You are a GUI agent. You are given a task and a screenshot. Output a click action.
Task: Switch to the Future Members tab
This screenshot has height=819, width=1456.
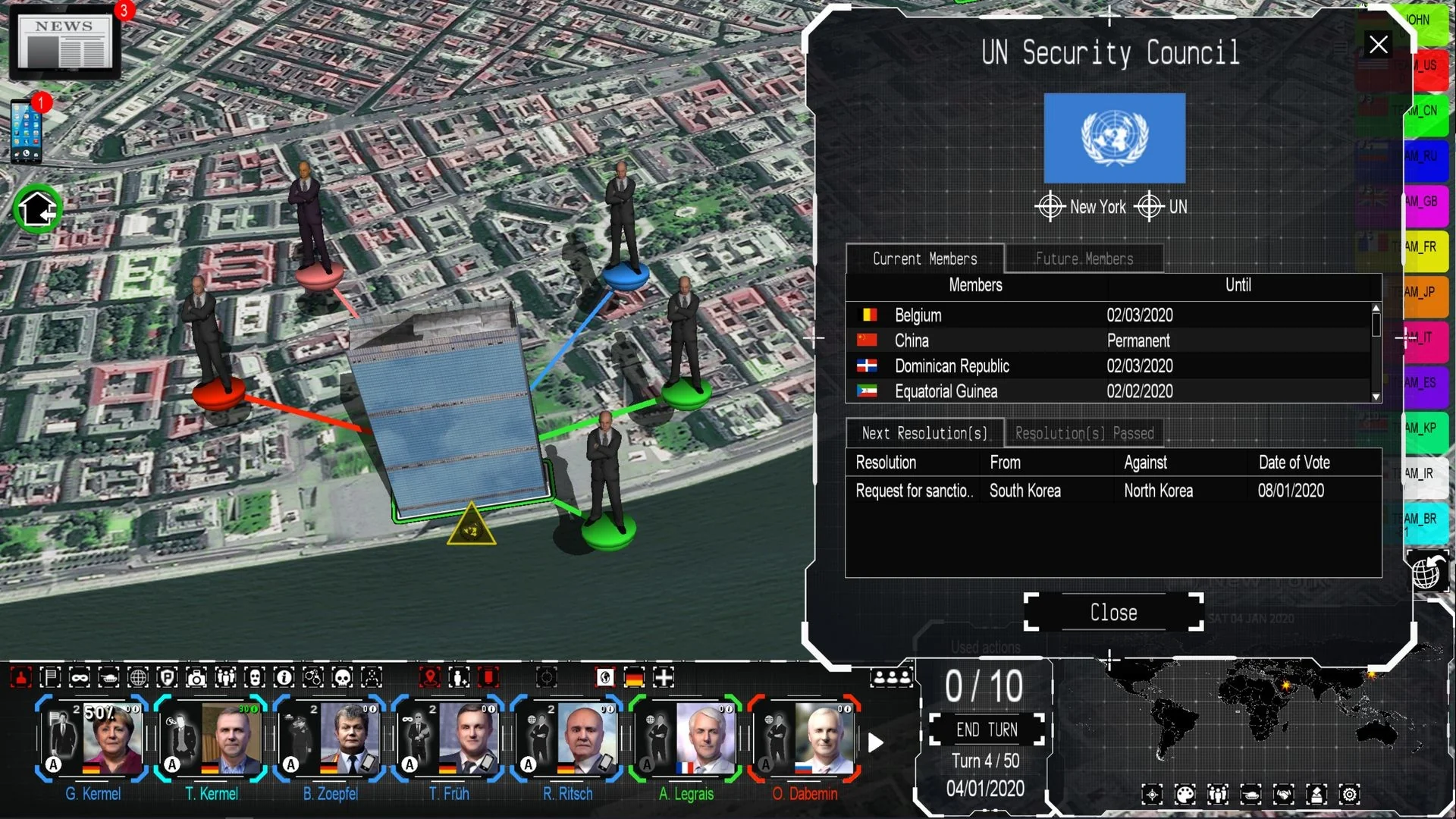click(1083, 259)
